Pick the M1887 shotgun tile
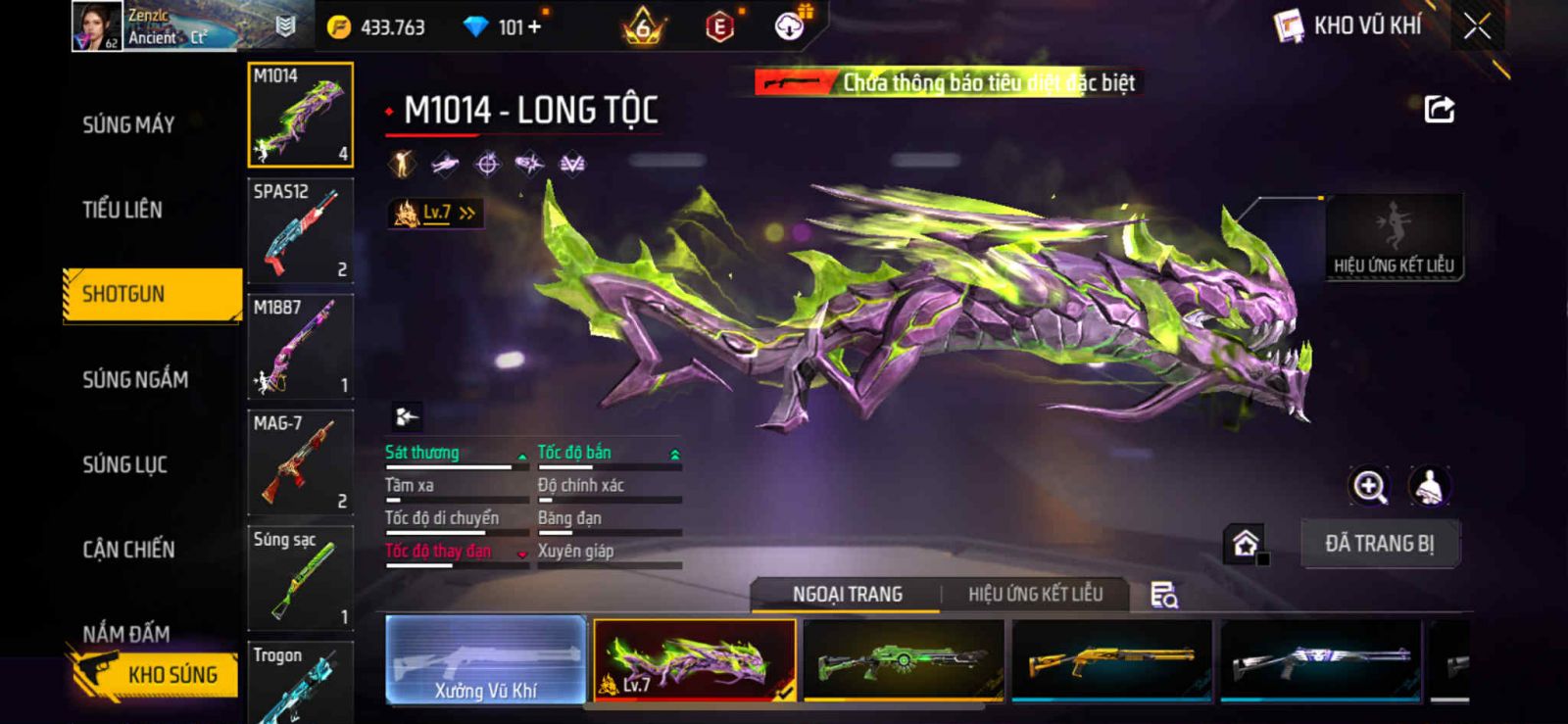Viewport: 1568px width, 724px height. (301, 347)
